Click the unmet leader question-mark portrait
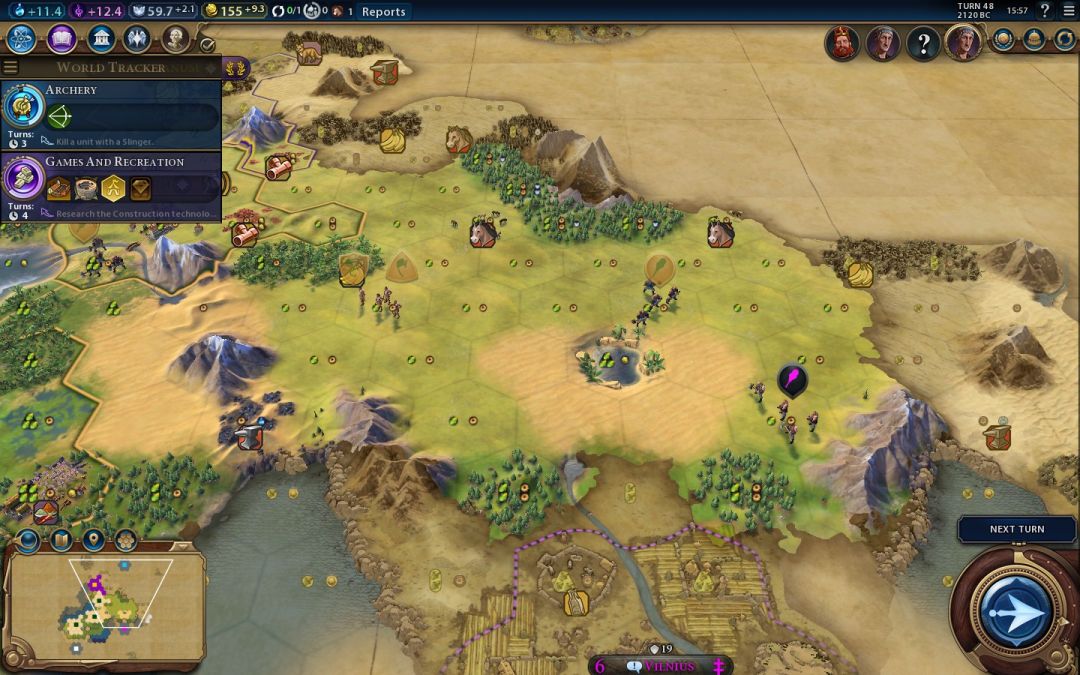 [923, 43]
